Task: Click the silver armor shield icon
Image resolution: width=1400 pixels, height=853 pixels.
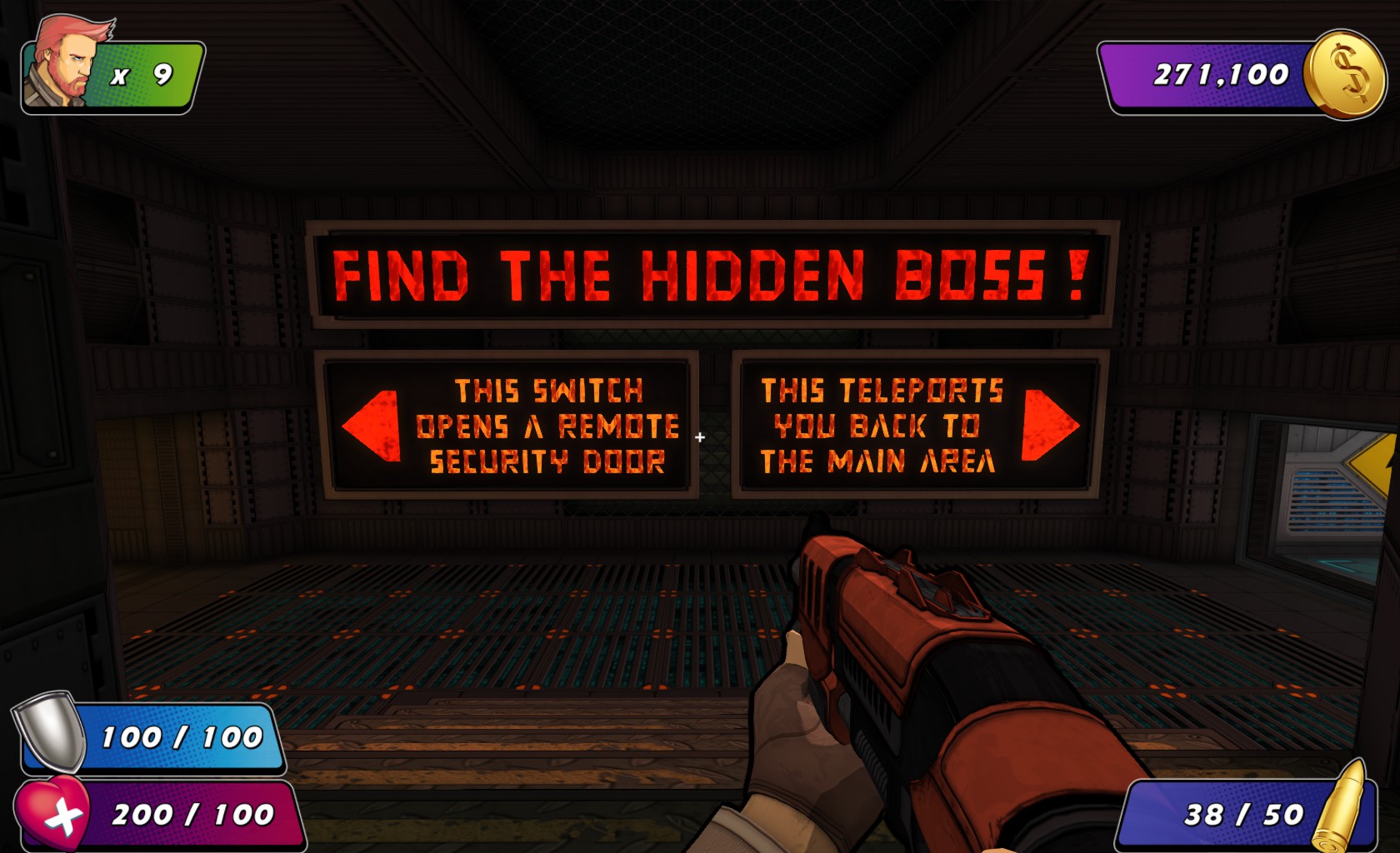Action: coord(50,731)
